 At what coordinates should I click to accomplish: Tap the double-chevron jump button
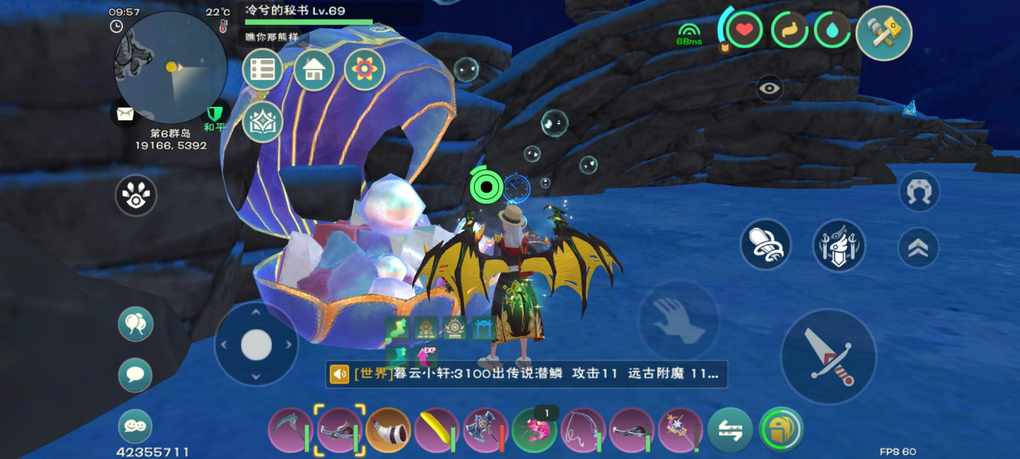(918, 247)
